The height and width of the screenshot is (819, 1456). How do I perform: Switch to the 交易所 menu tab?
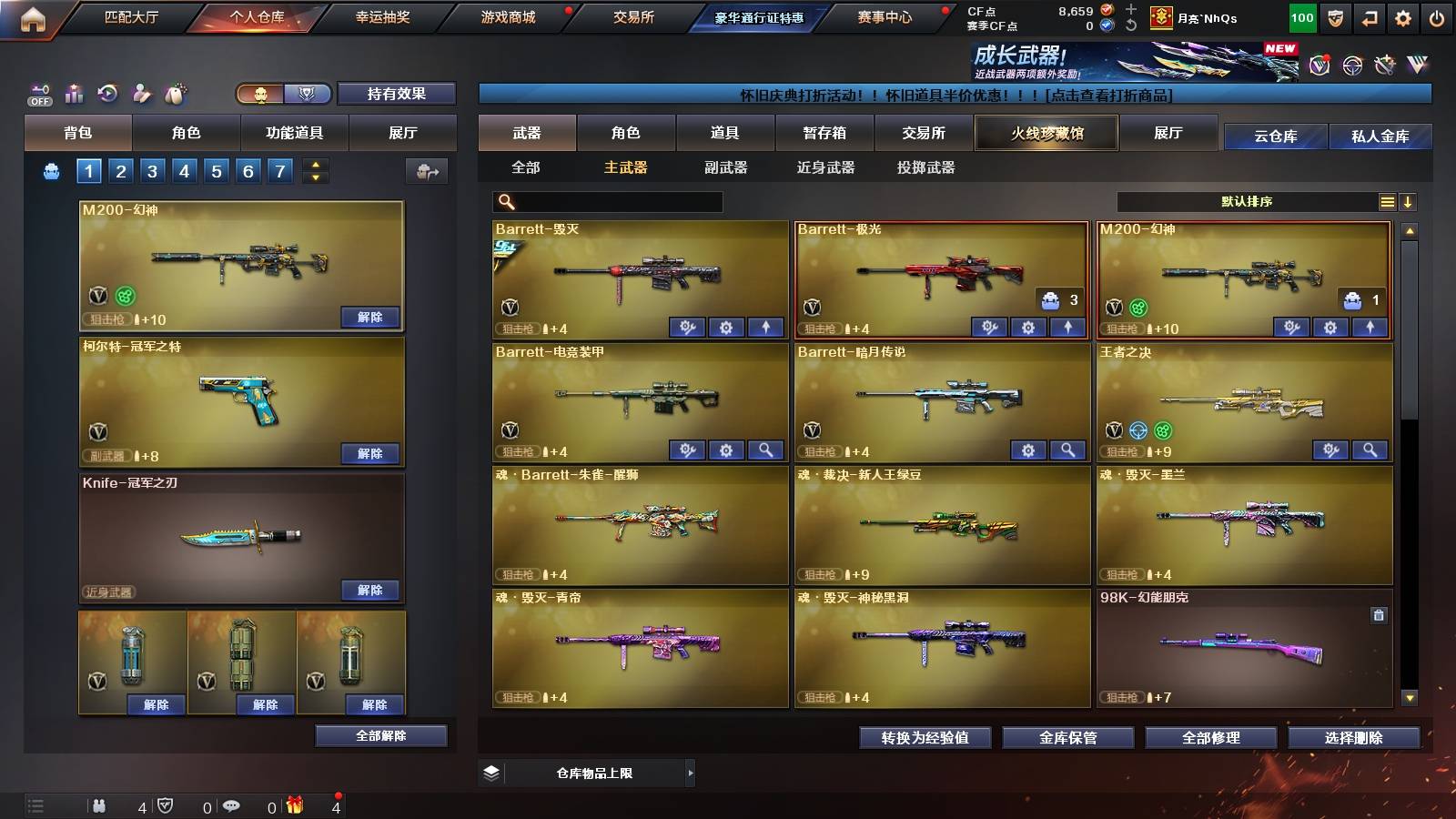(x=633, y=16)
